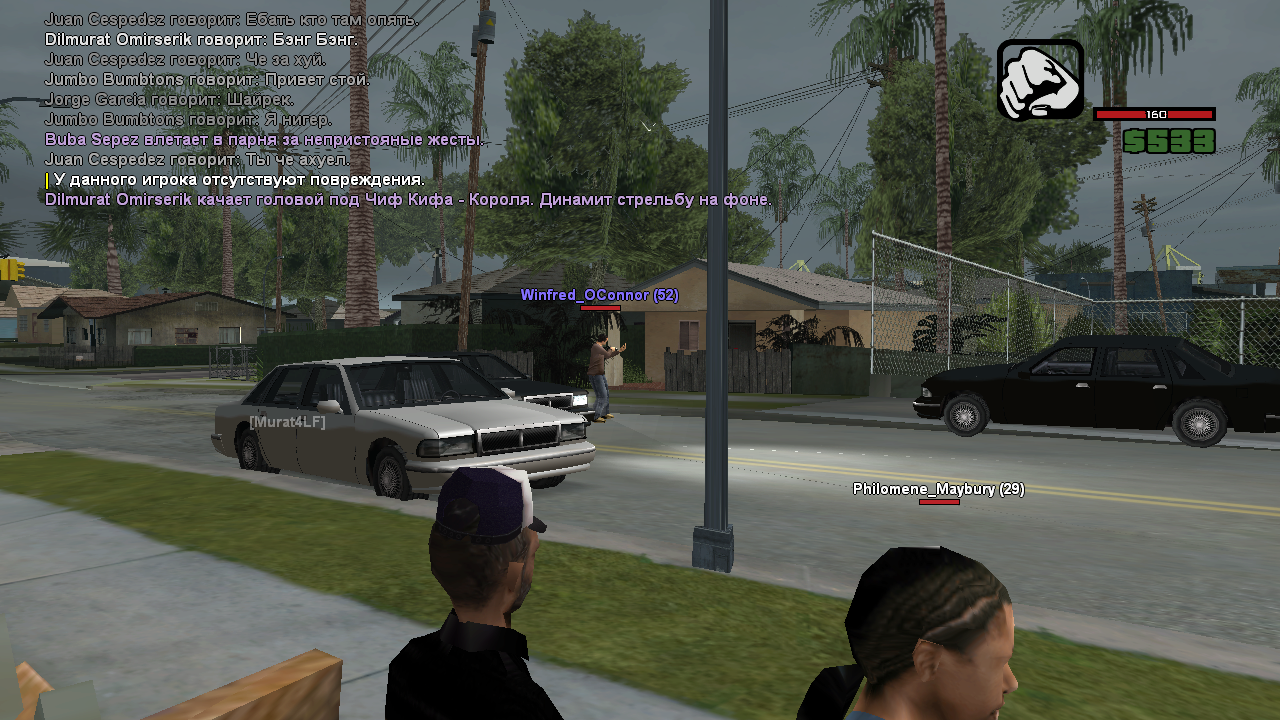
Task: Click the Buba Sepez action line in chat
Action: click(x=264, y=140)
